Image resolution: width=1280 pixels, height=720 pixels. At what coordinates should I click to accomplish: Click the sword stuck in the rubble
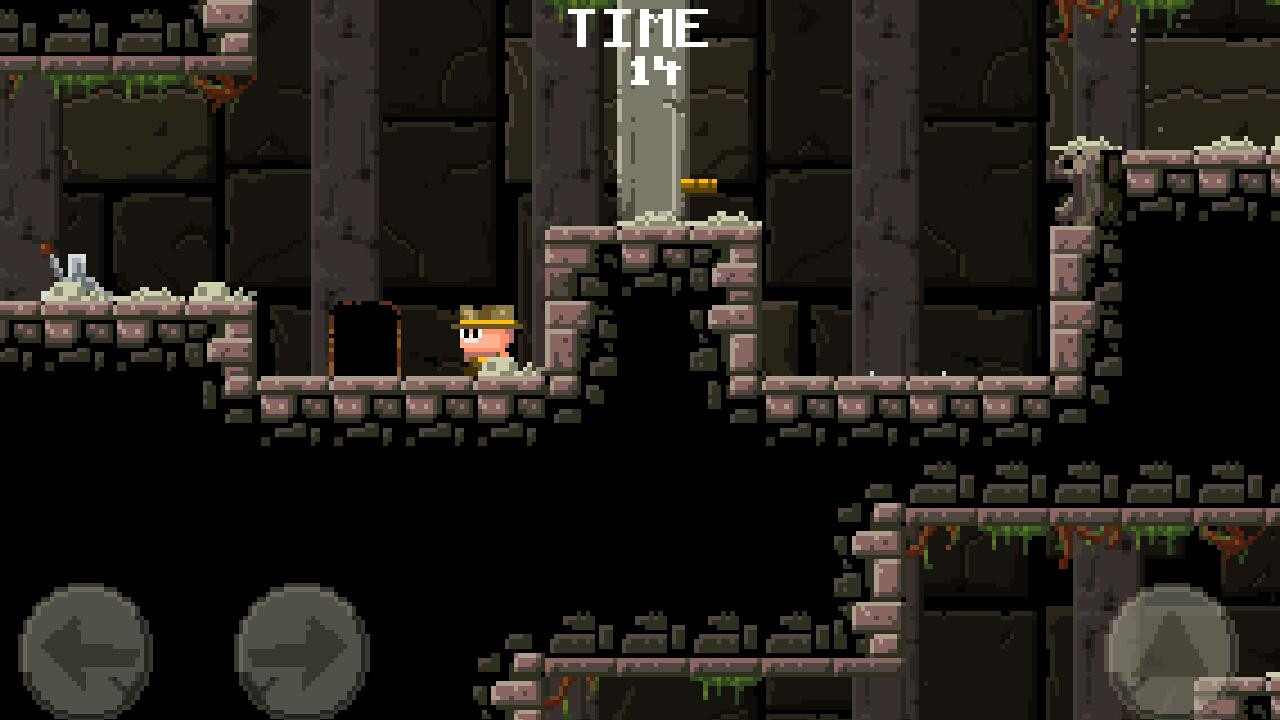55,265
